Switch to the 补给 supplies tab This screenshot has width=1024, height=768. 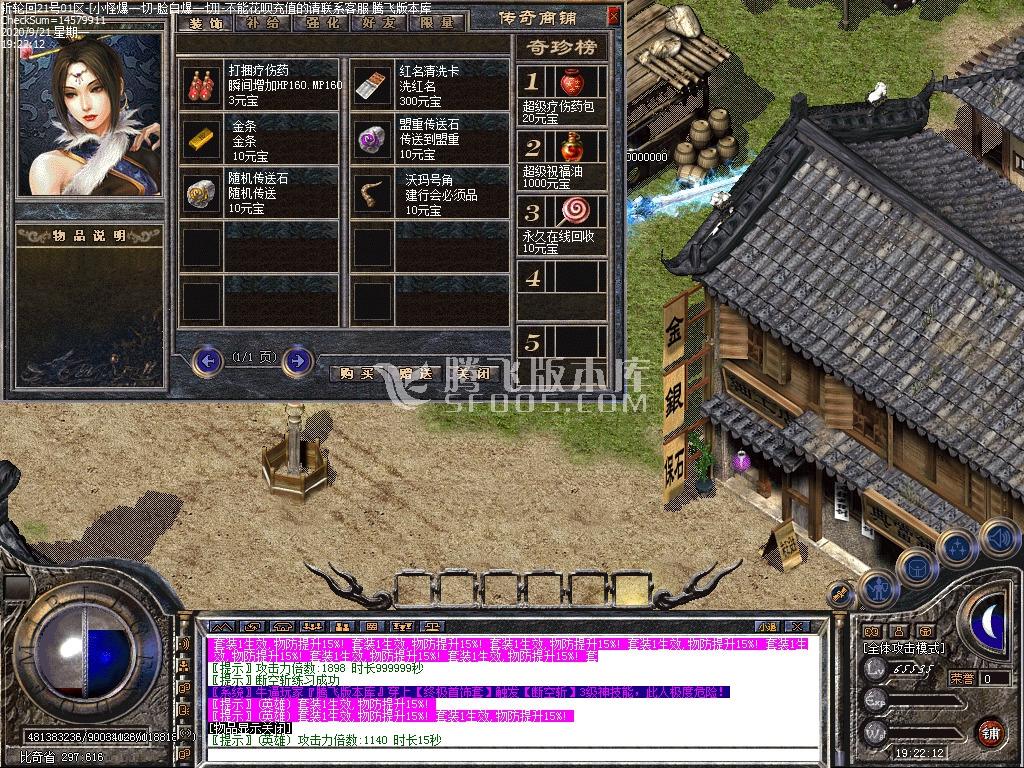262,22
